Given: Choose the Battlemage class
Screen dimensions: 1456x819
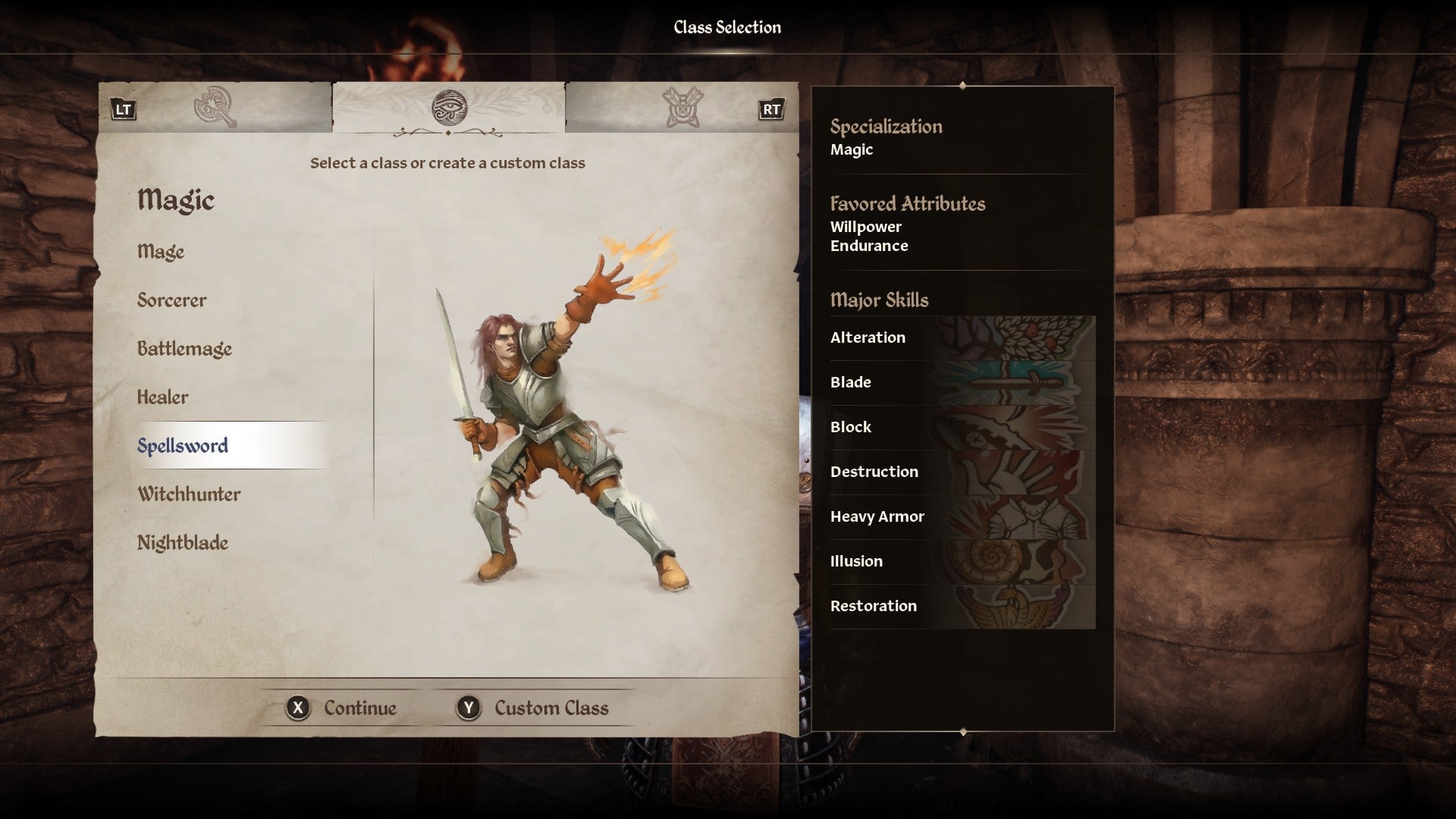Looking at the screenshot, I should coord(184,349).
